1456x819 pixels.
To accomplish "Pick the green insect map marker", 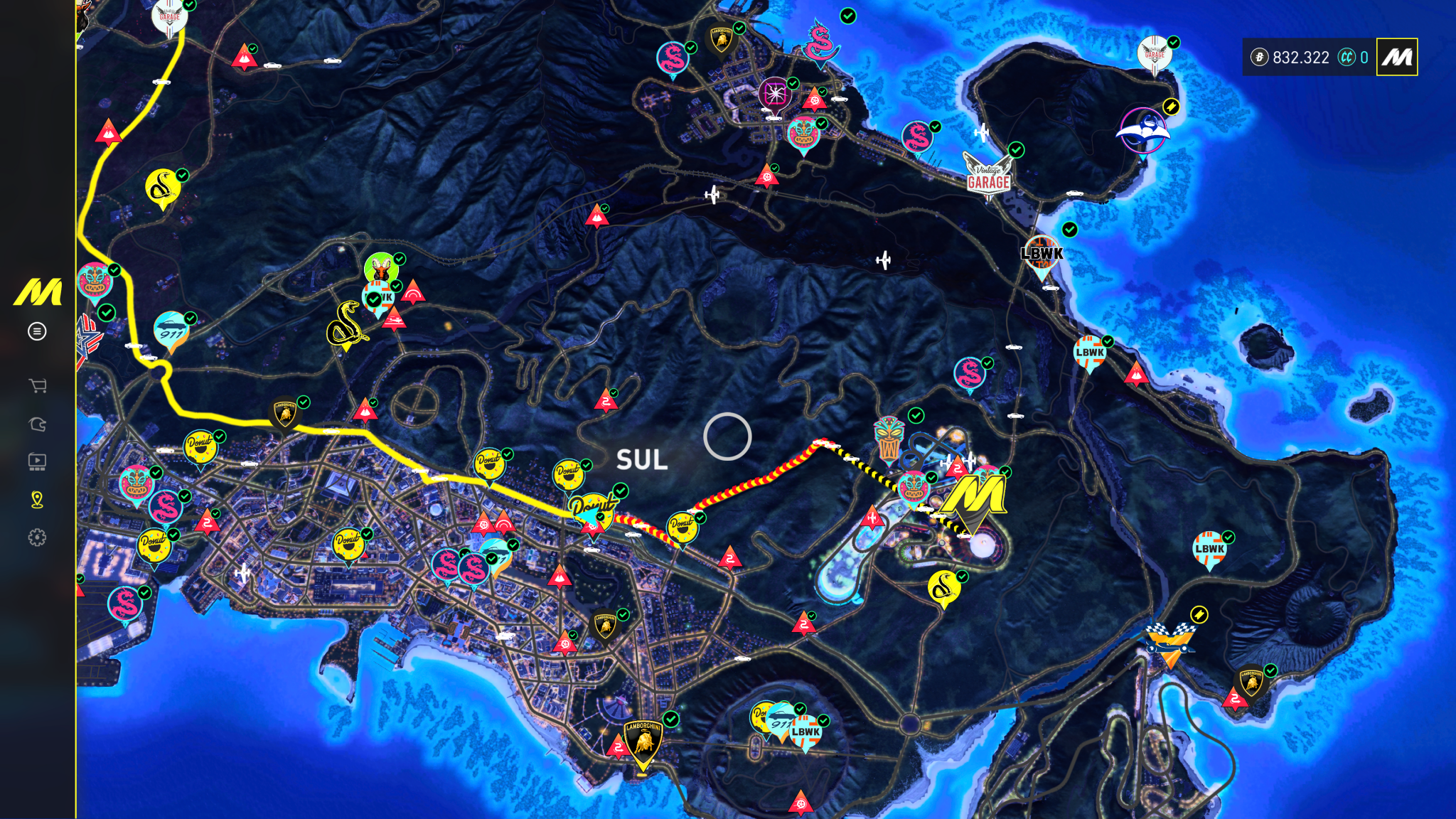I will click(381, 269).
